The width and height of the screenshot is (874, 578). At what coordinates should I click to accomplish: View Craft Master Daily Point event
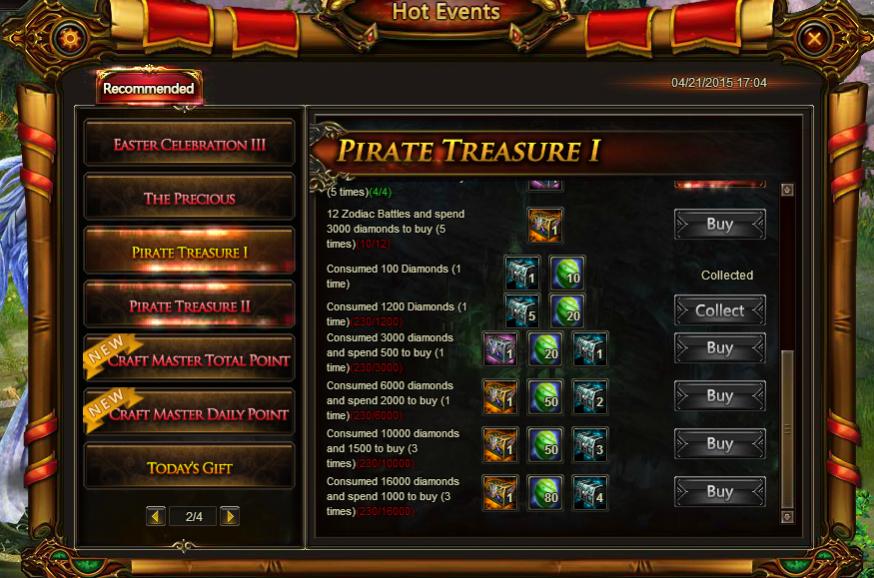pos(189,414)
